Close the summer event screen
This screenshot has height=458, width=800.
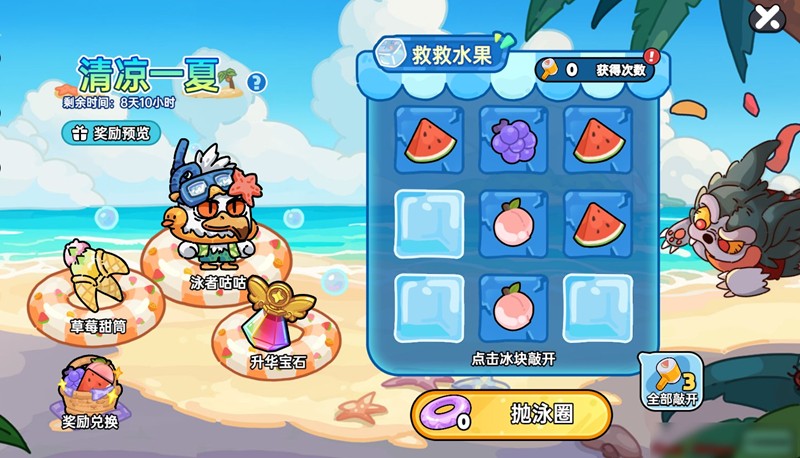[767, 17]
